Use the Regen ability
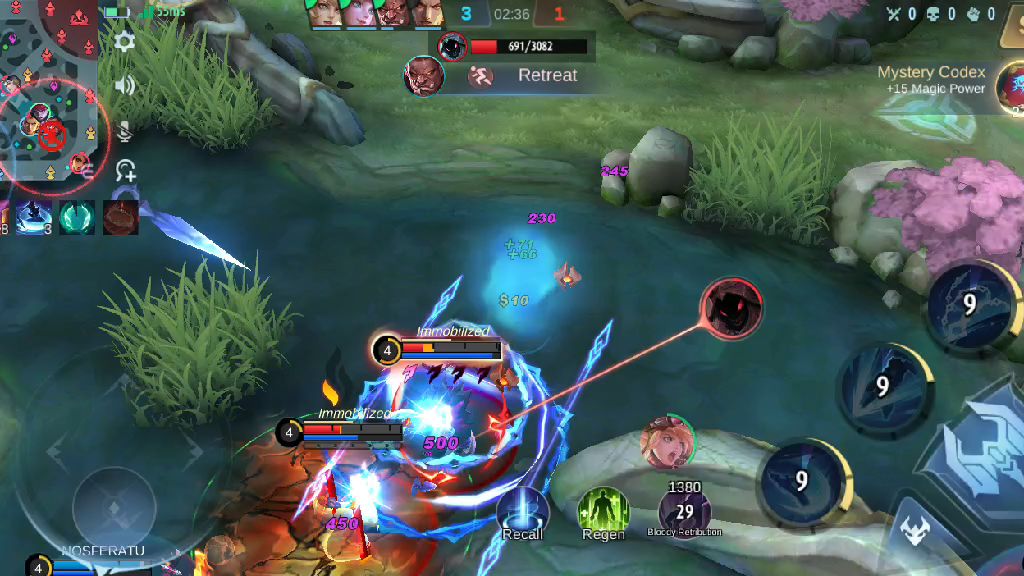Viewport: 1024px width, 576px height. 603,510
